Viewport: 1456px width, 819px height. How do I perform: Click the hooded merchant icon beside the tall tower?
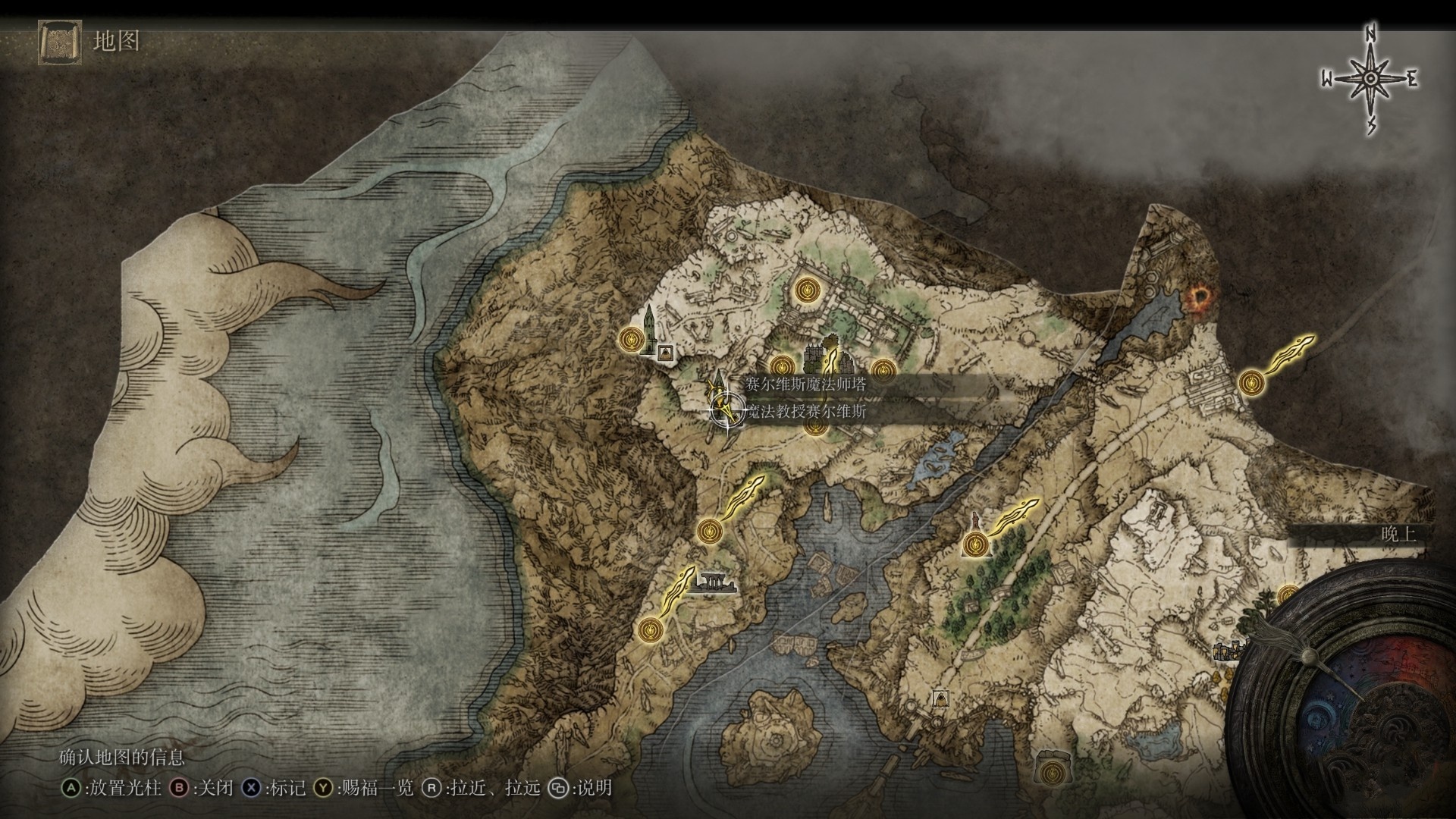pos(666,352)
